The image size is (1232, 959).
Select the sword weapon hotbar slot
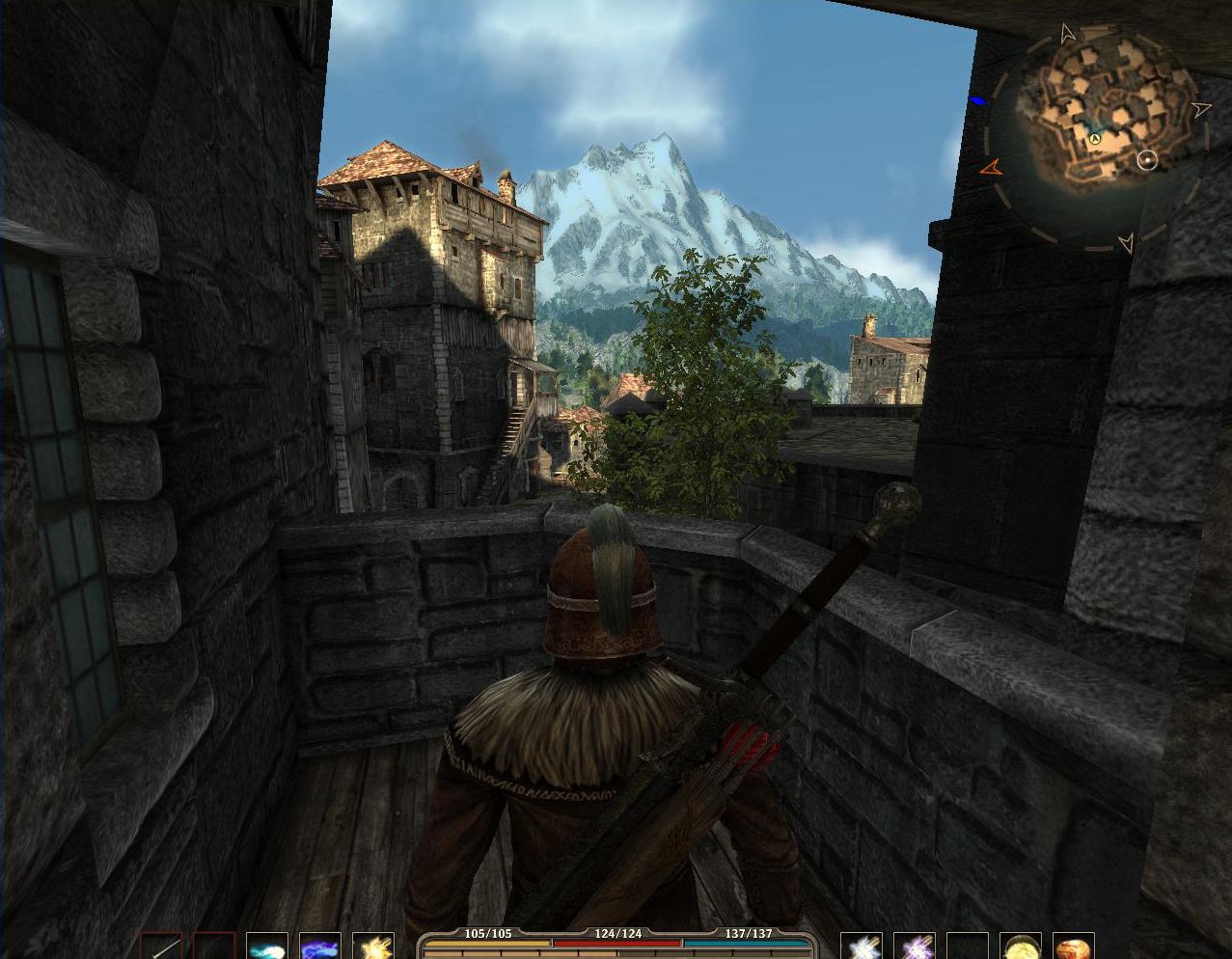pos(161,946)
